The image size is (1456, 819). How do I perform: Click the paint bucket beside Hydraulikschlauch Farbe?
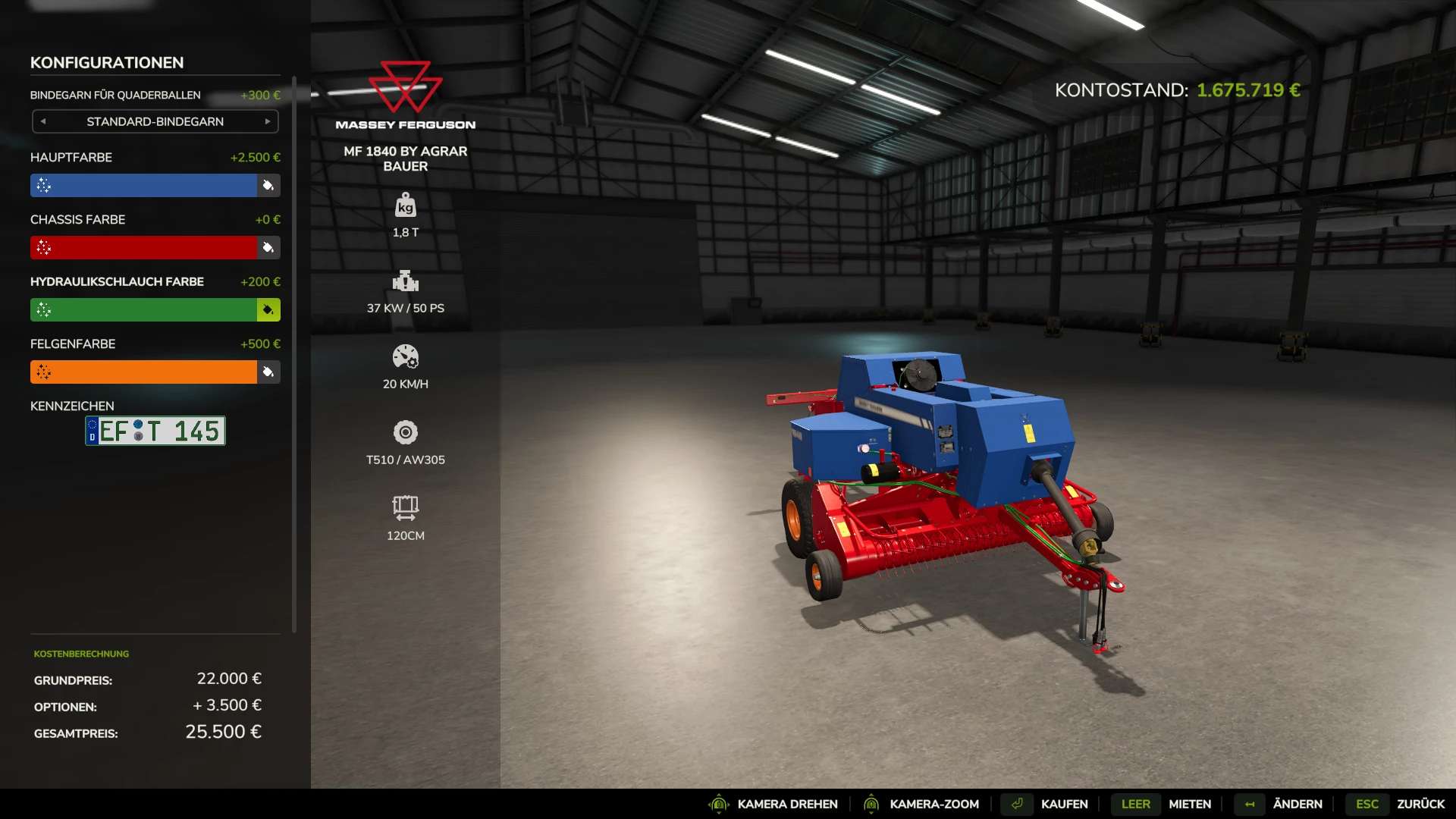pos(268,310)
